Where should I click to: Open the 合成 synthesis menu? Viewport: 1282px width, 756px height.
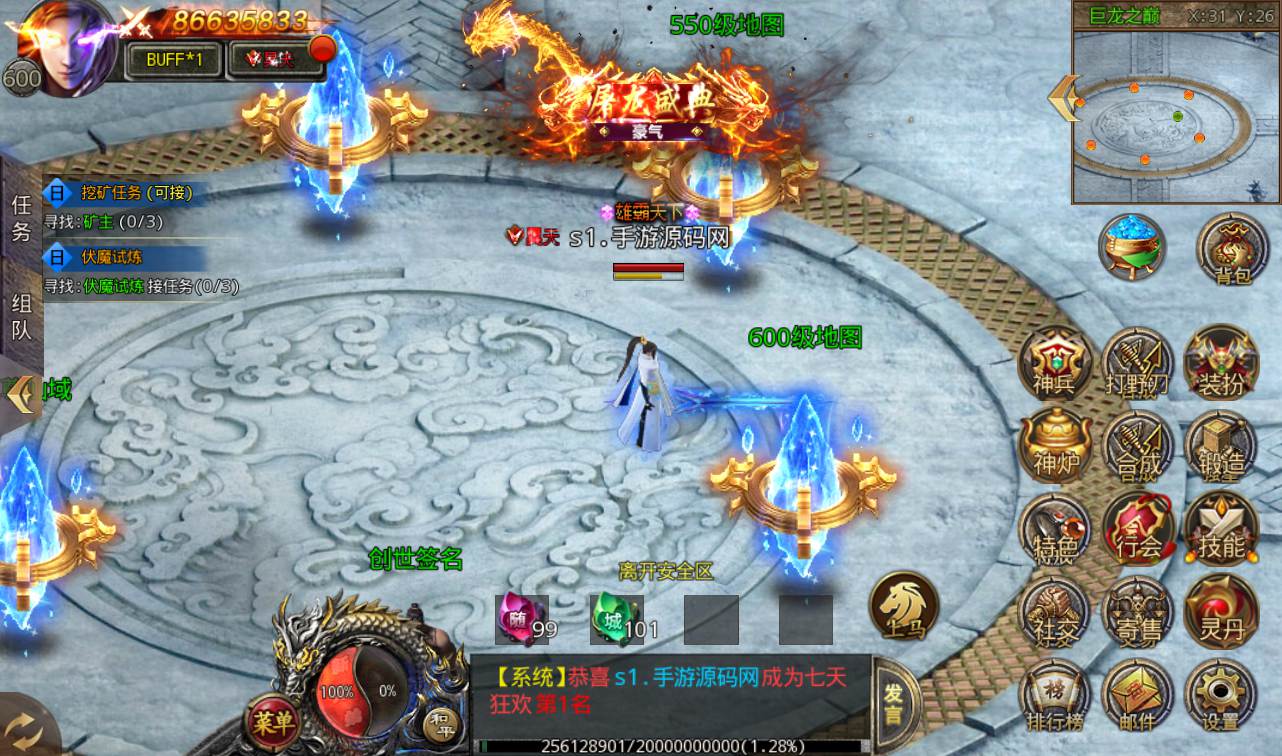(1138, 446)
